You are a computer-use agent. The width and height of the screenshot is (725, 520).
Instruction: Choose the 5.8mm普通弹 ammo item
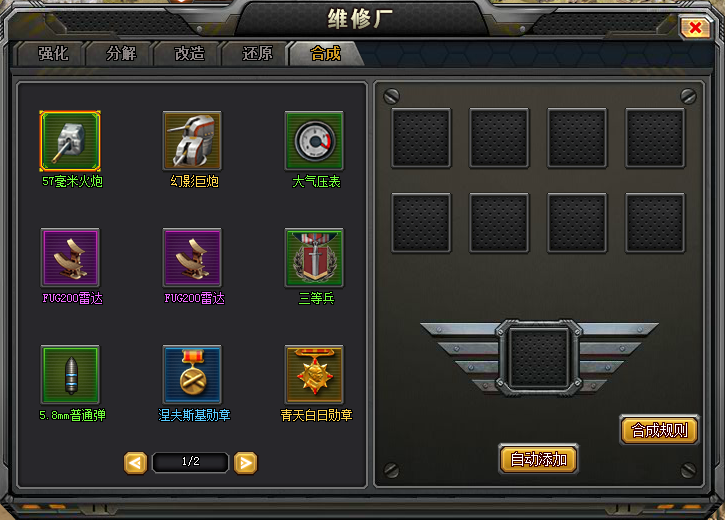click(x=70, y=374)
